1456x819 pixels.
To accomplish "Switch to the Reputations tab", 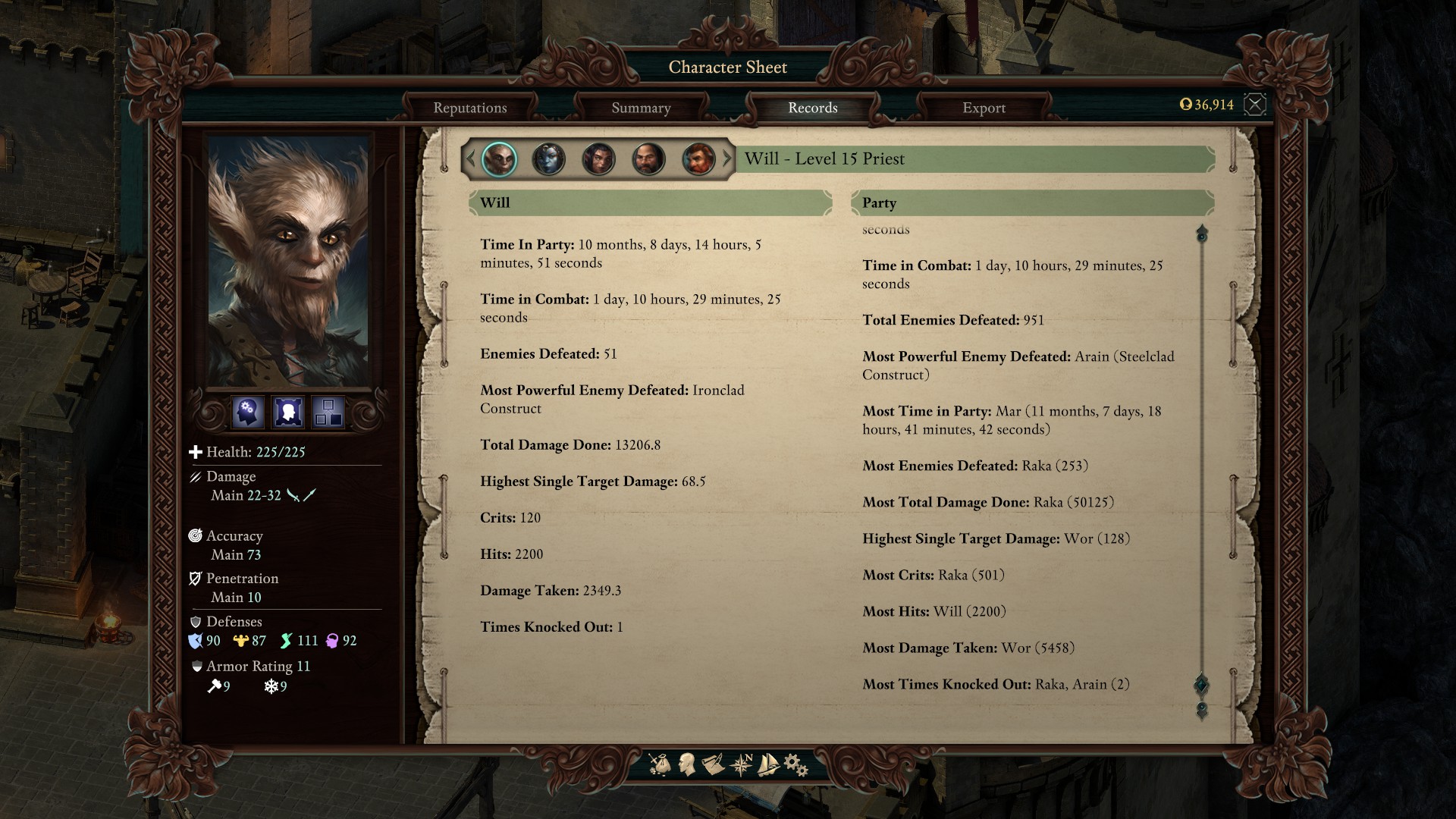I will (x=470, y=108).
